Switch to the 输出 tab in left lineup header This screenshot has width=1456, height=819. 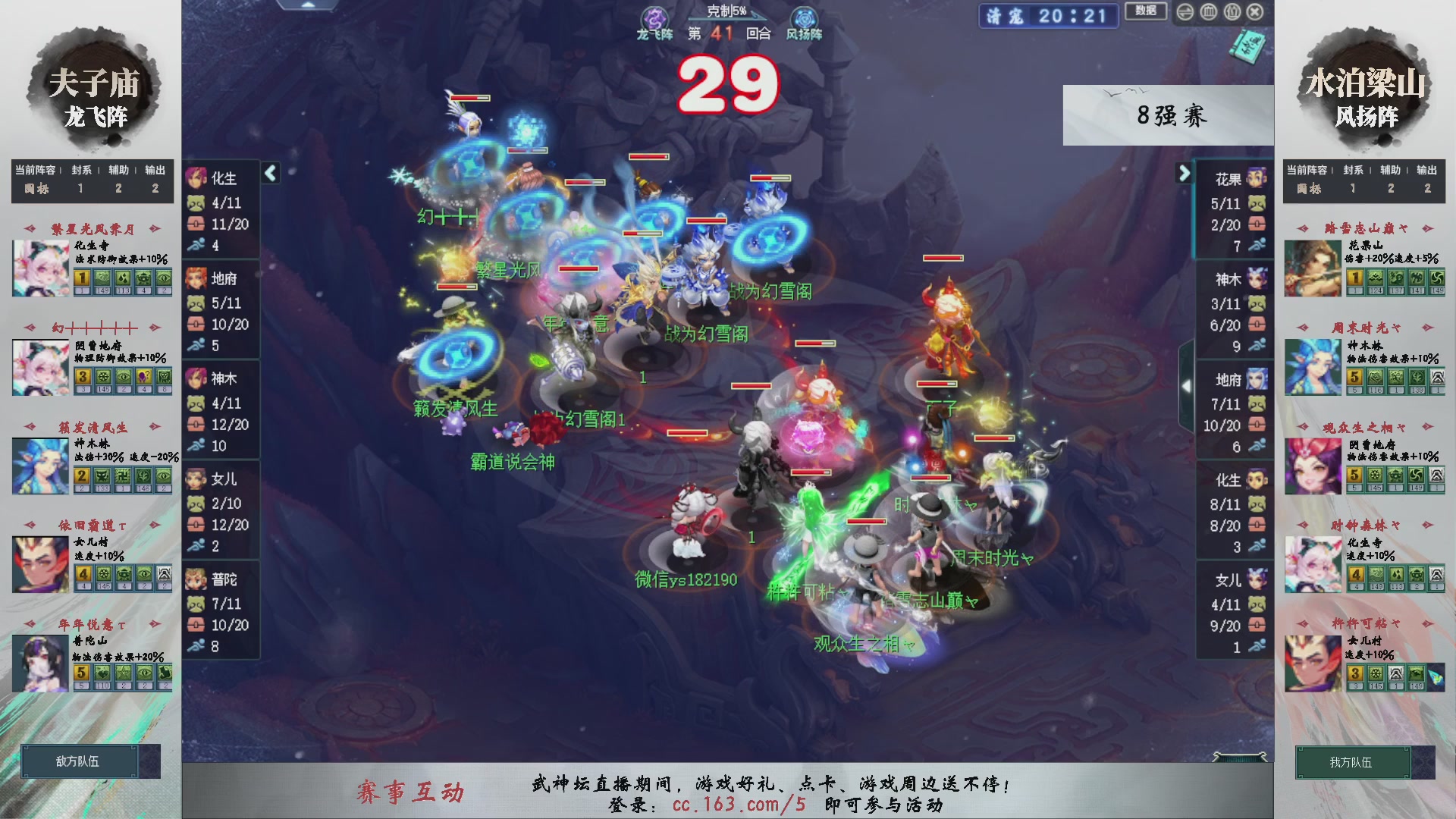pyautogui.click(x=154, y=170)
